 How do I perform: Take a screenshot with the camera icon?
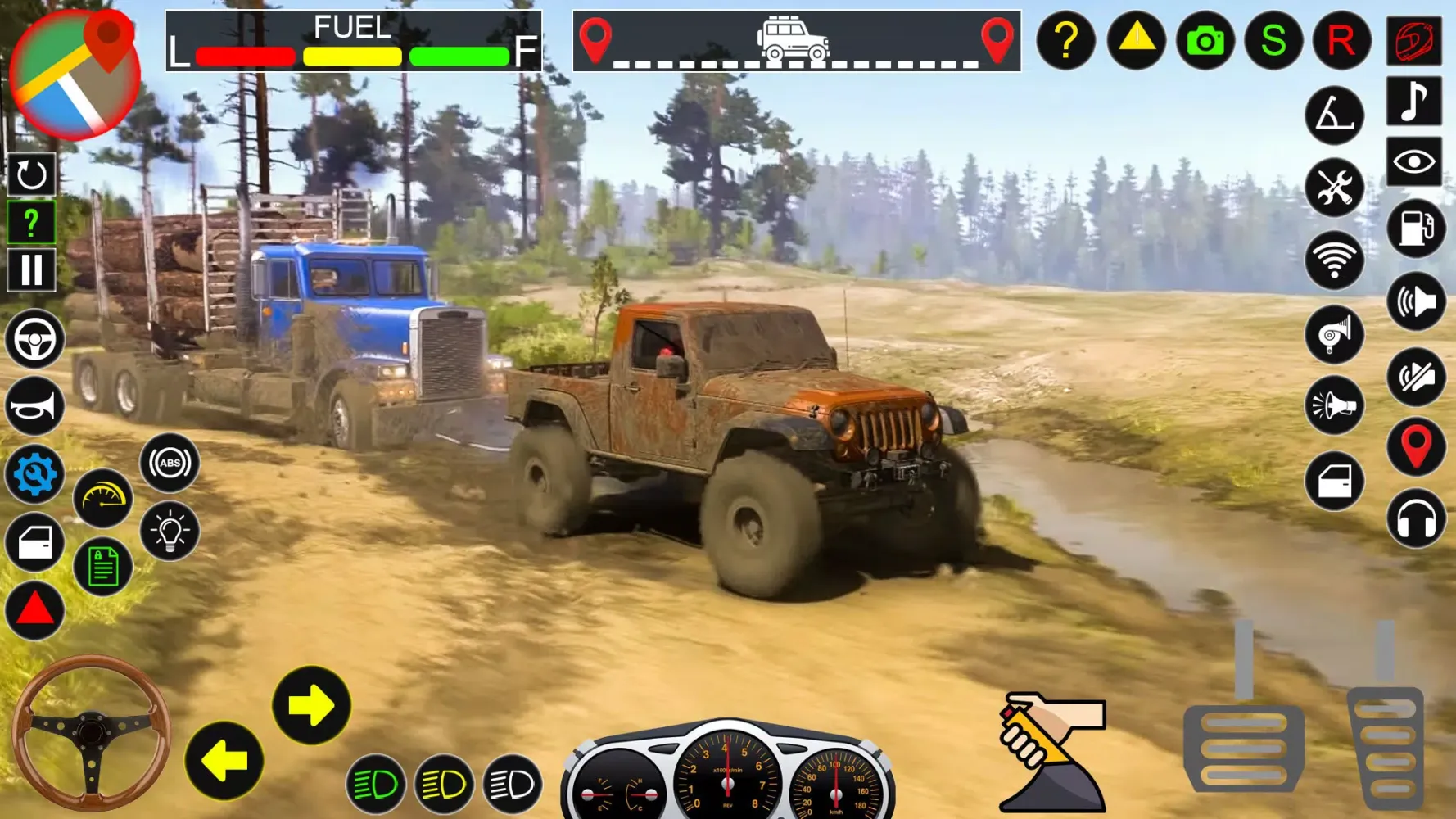point(1205,40)
